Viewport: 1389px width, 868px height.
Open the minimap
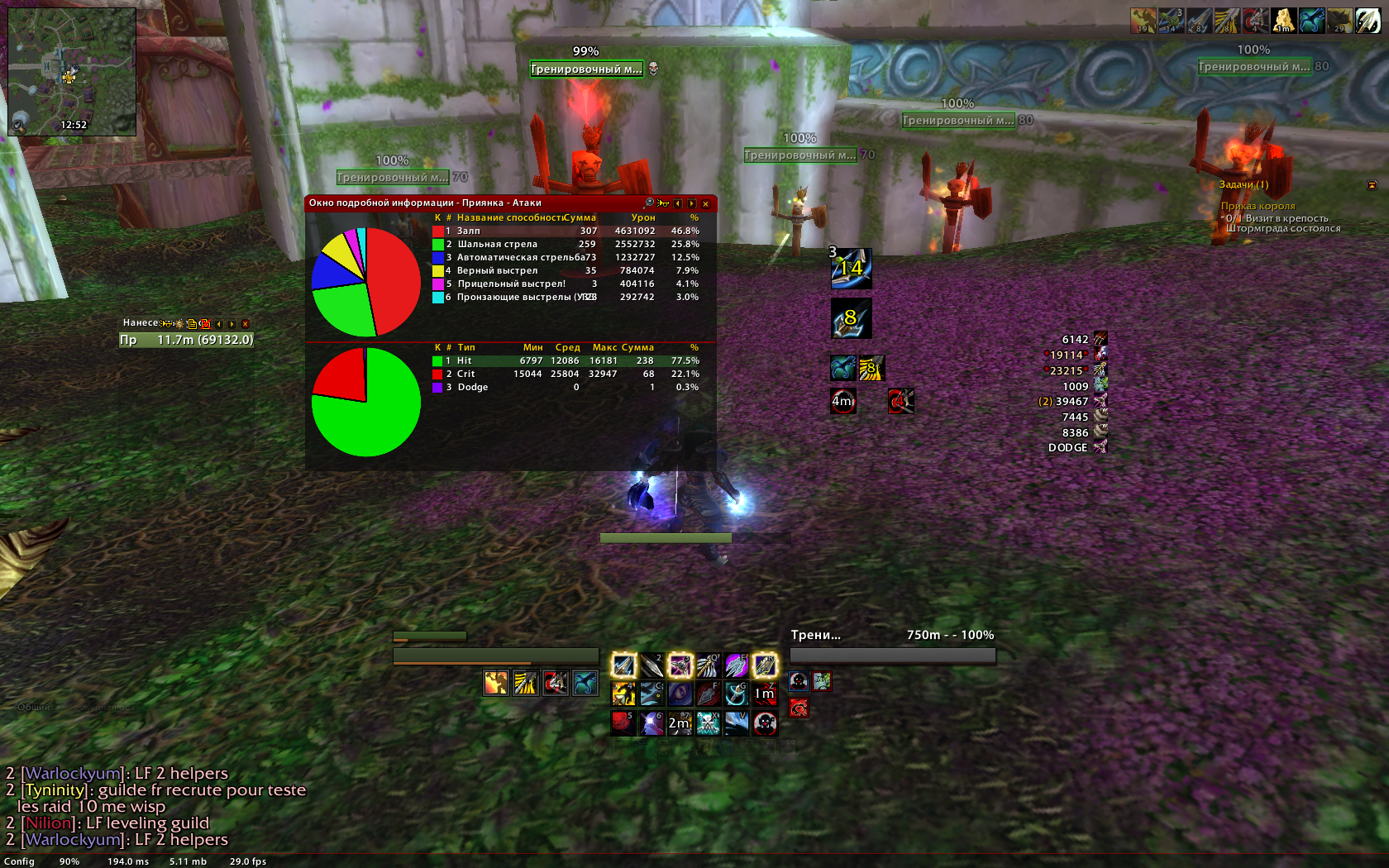(72, 72)
